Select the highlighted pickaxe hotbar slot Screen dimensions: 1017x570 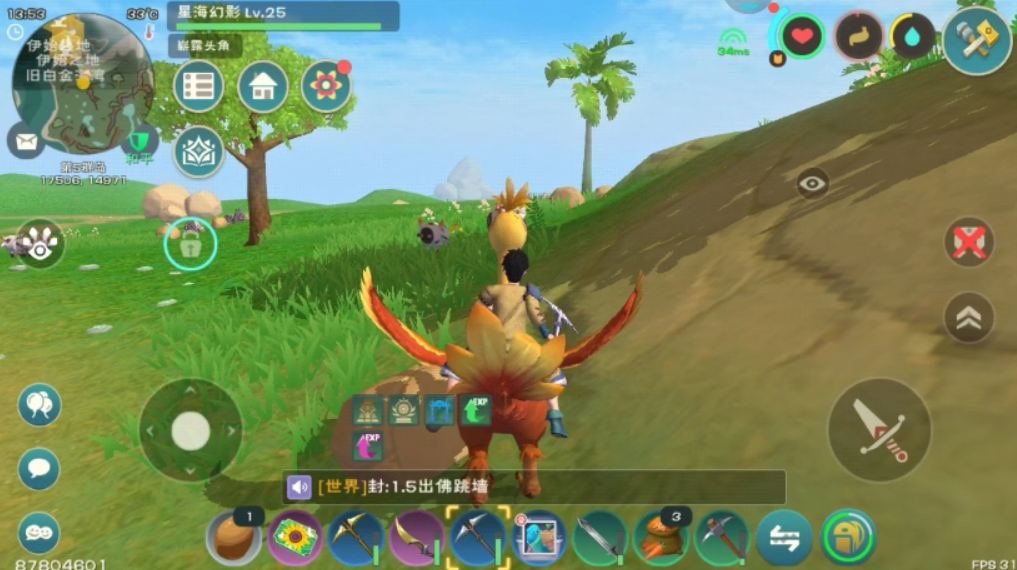pyautogui.click(x=477, y=538)
